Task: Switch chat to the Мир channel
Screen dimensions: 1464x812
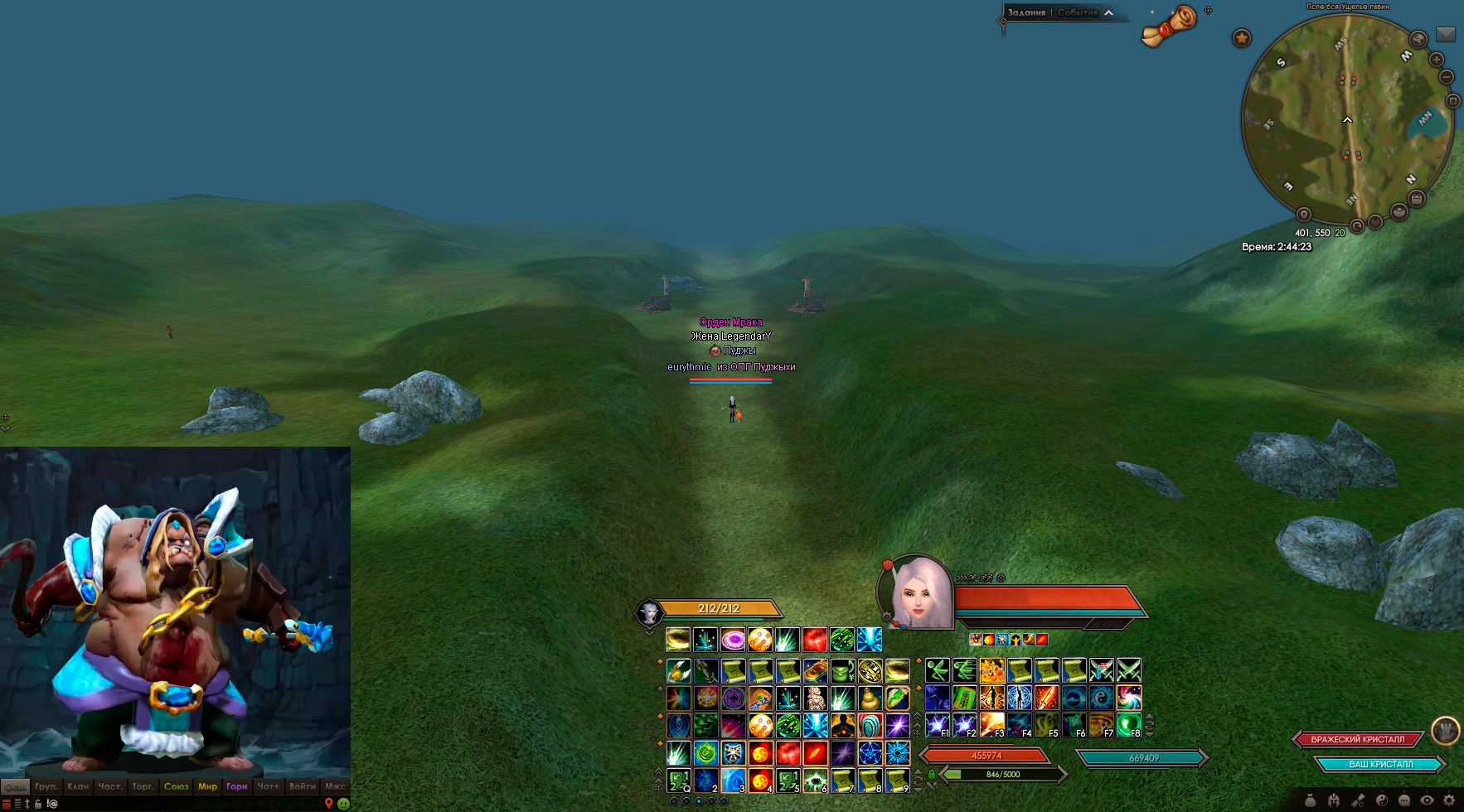Action: coord(207,786)
